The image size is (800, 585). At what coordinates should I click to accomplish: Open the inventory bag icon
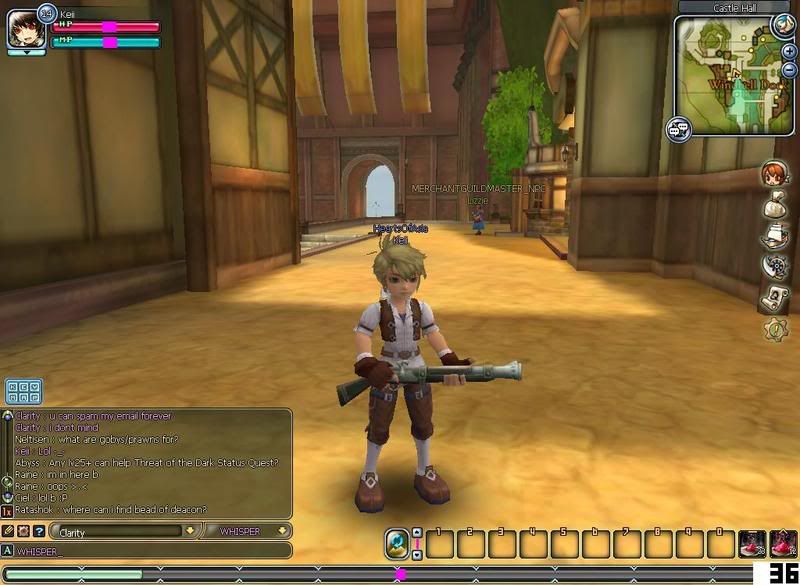[775, 205]
